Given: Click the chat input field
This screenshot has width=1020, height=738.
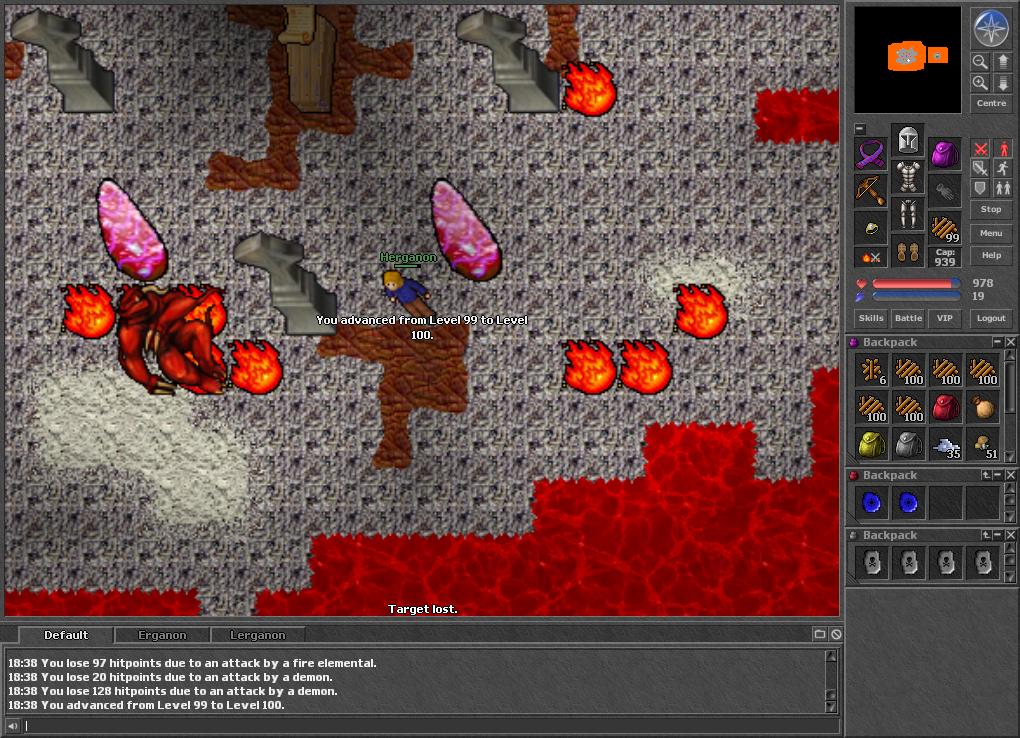Looking at the screenshot, I should (420, 726).
